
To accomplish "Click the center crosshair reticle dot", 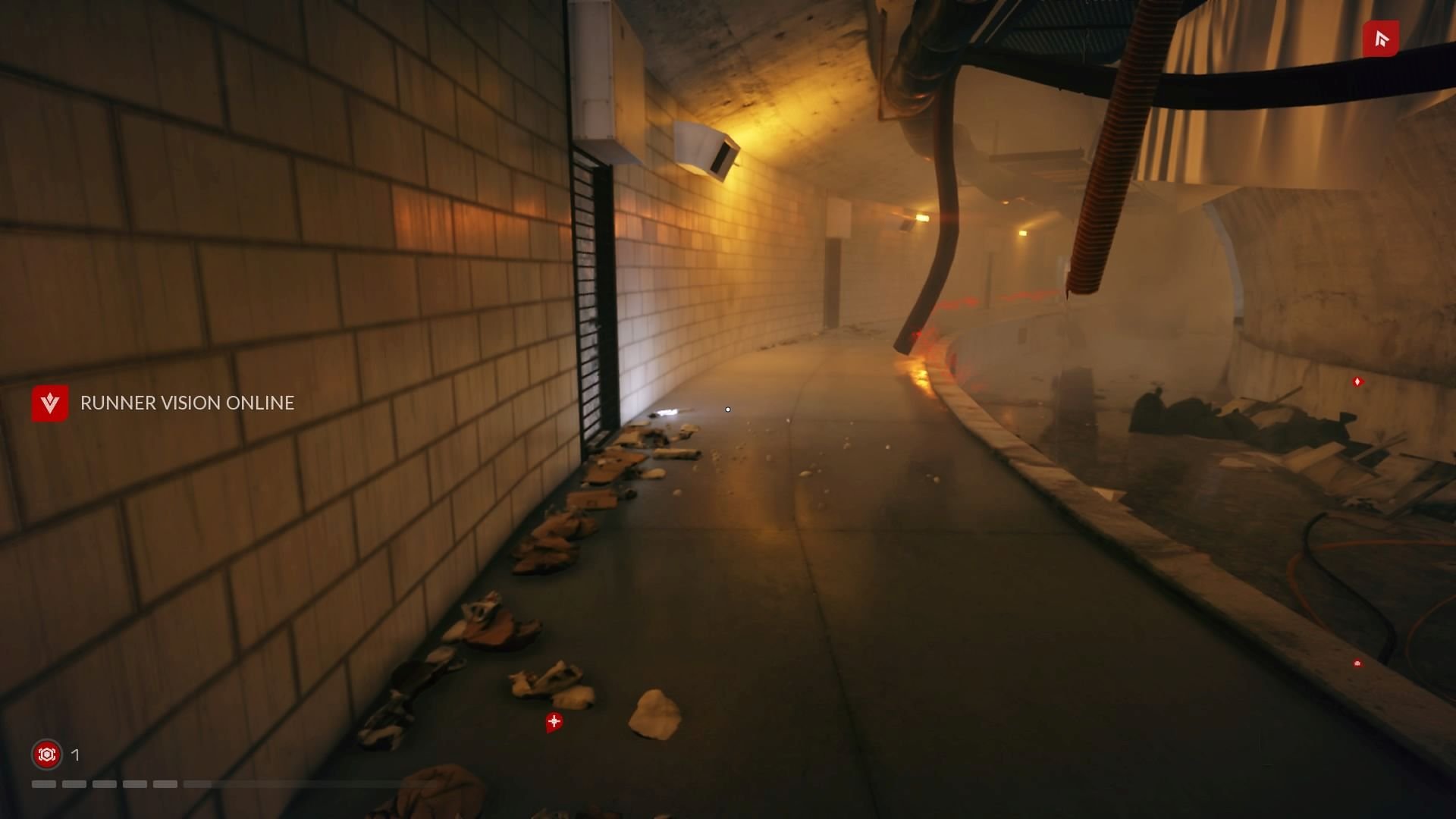I will [x=727, y=409].
